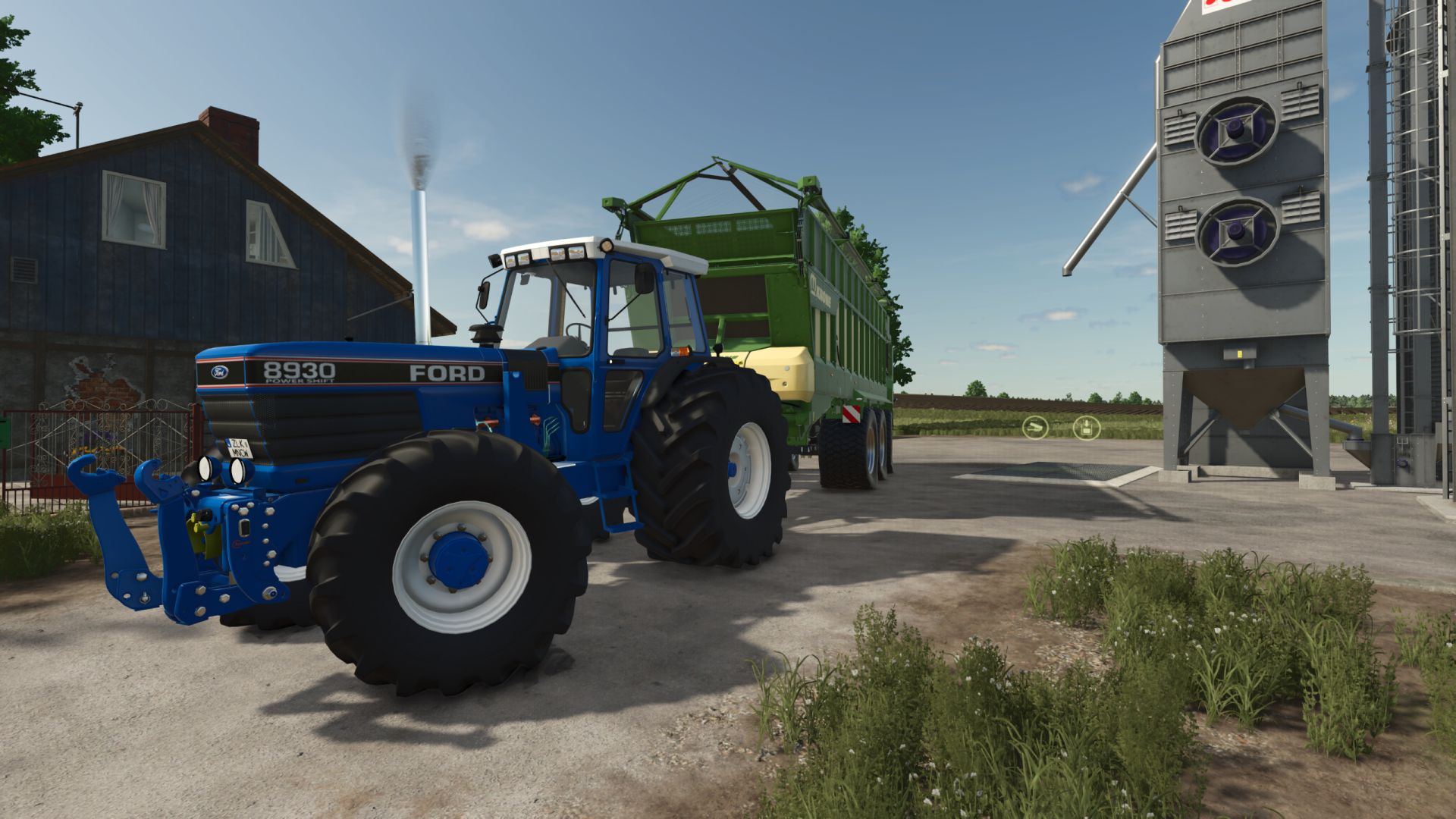This screenshot has height=819, width=1456.
Task: Click the orange beacon on cab roof
Action: [x=607, y=246]
